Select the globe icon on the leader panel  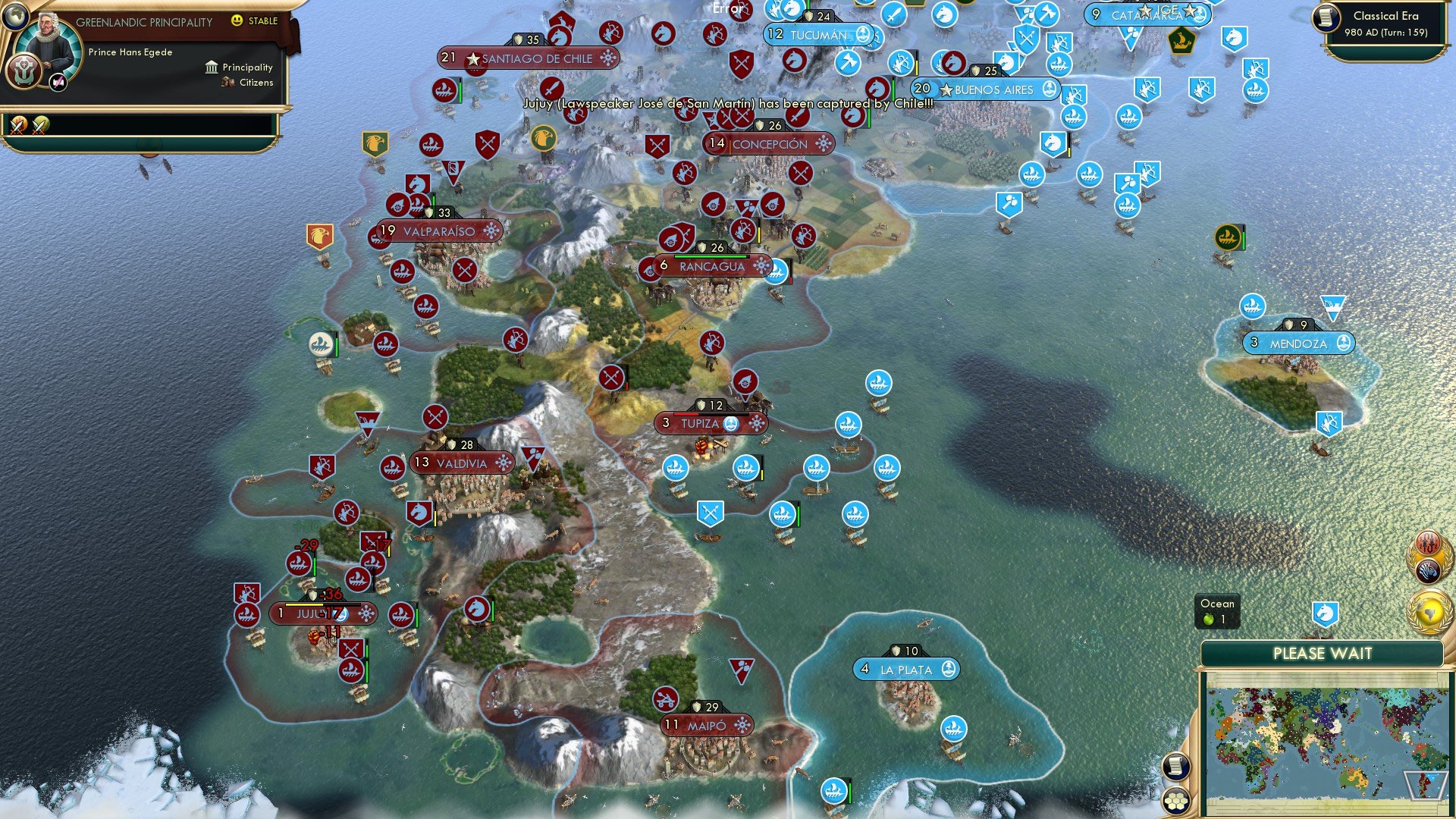[x=17, y=17]
